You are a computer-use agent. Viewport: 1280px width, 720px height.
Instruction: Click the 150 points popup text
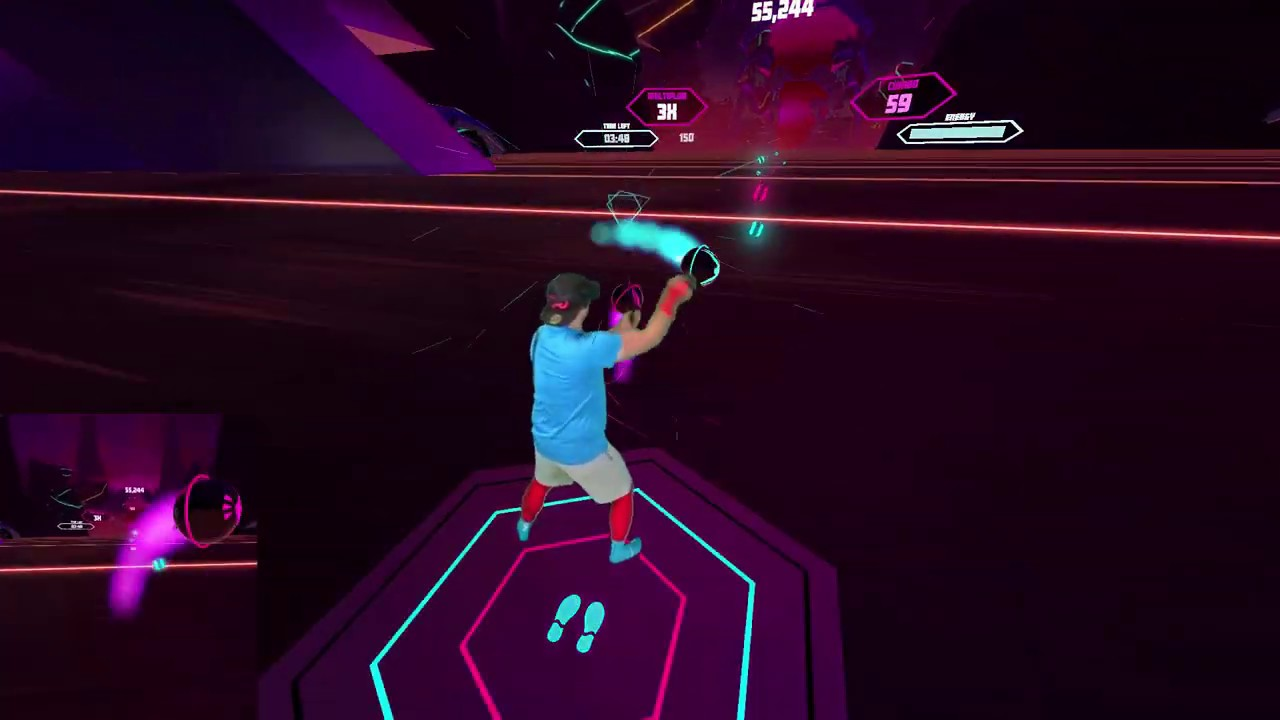(686, 136)
